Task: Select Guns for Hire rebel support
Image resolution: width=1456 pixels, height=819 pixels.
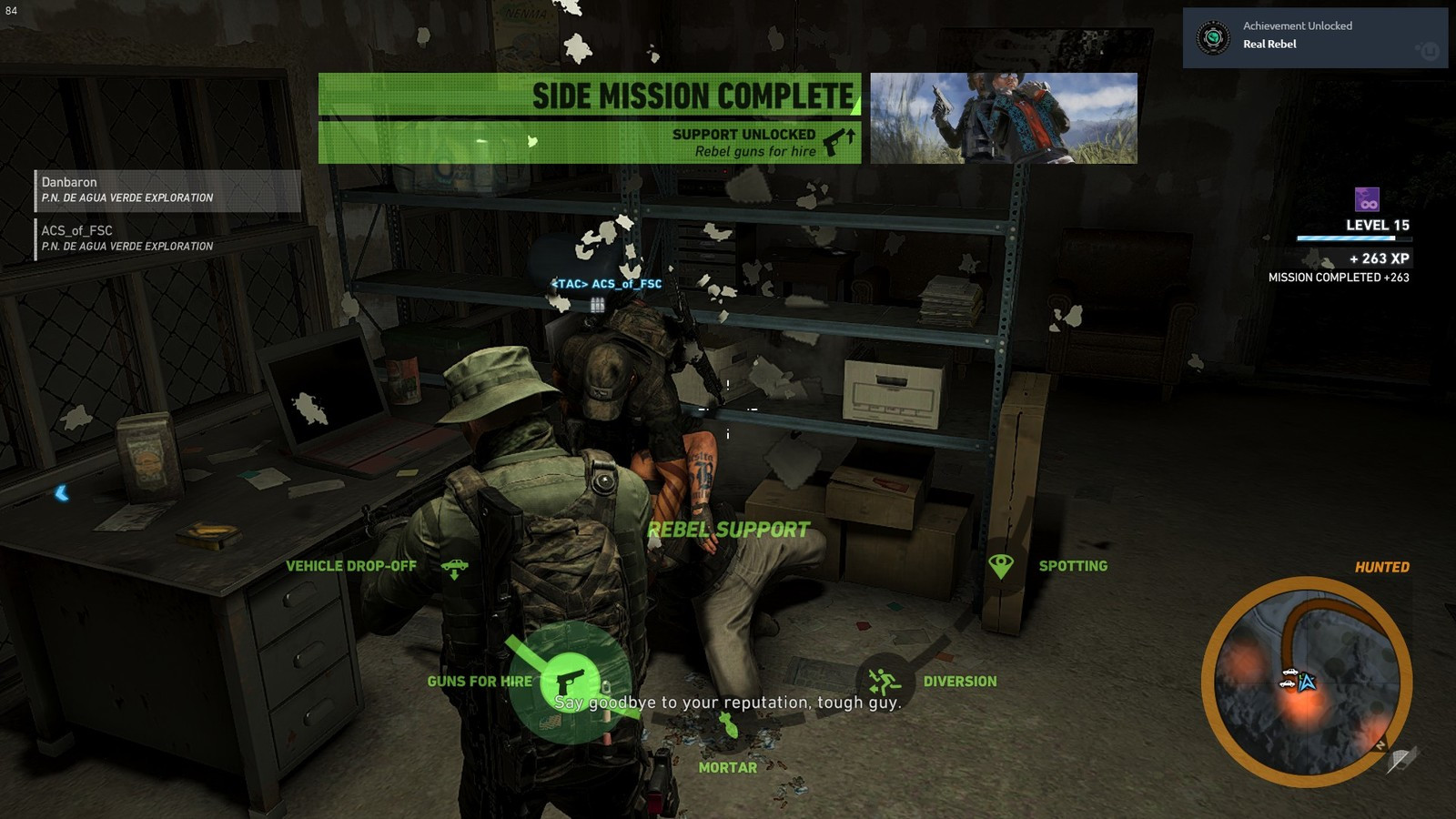Action: coord(569,682)
